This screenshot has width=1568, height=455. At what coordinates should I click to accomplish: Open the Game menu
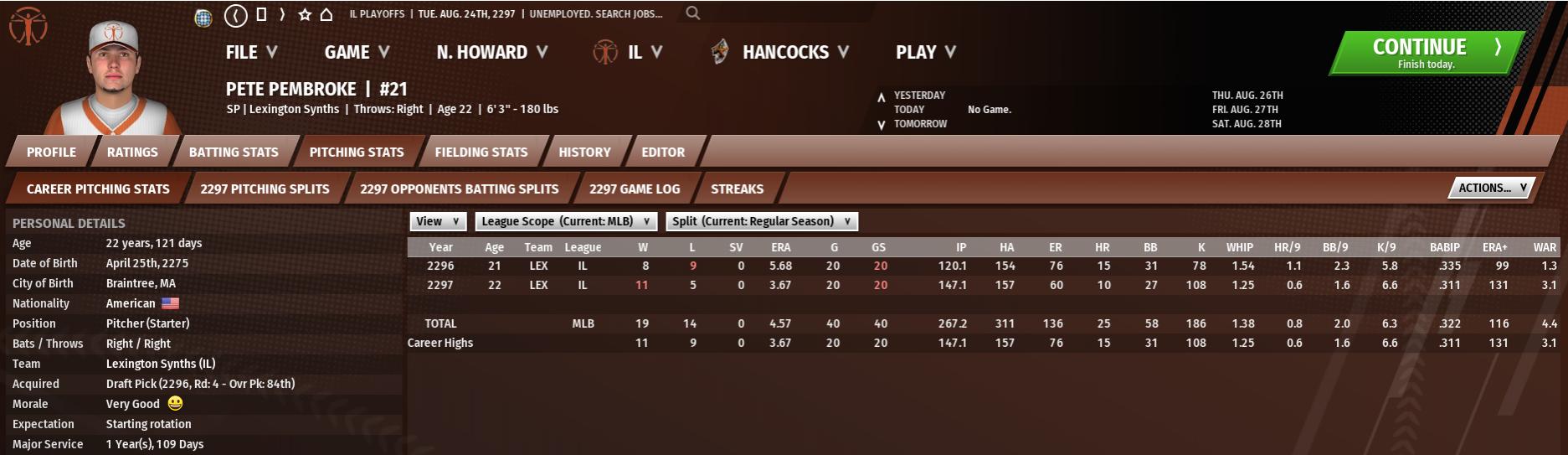(357, 52)
